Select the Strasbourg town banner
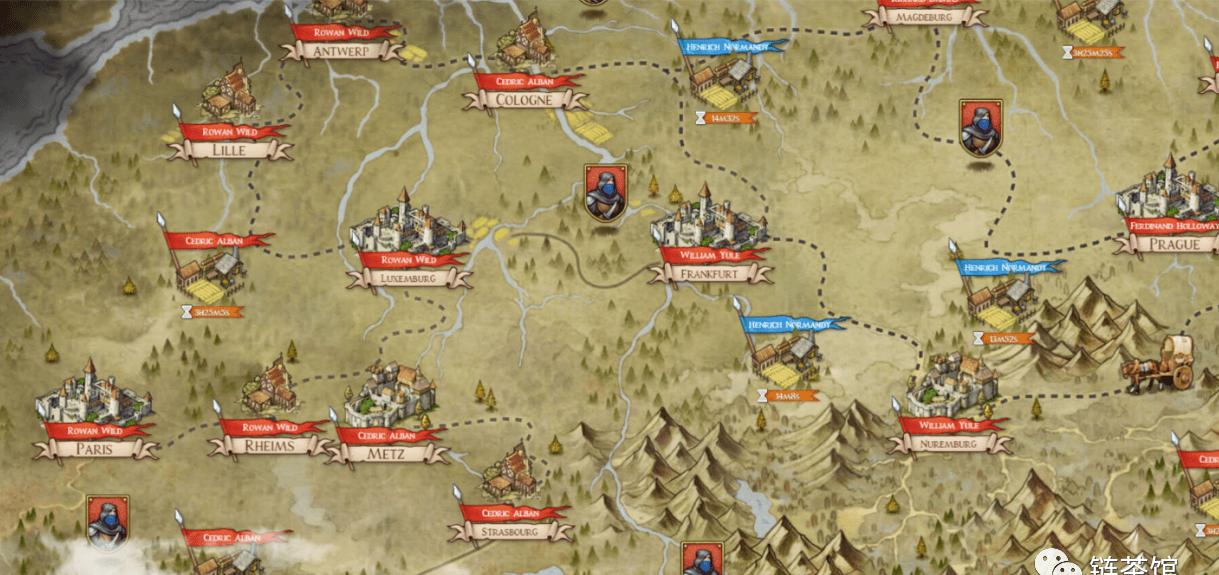The height and width of the screenshot is (575, 1219). tap(510, 532)
